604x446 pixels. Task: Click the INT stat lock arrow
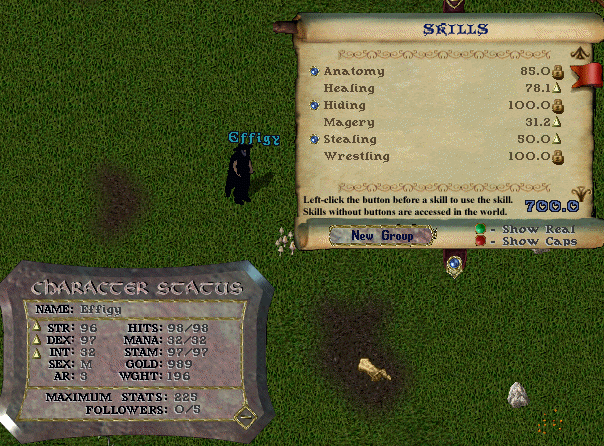pos(40,352)
